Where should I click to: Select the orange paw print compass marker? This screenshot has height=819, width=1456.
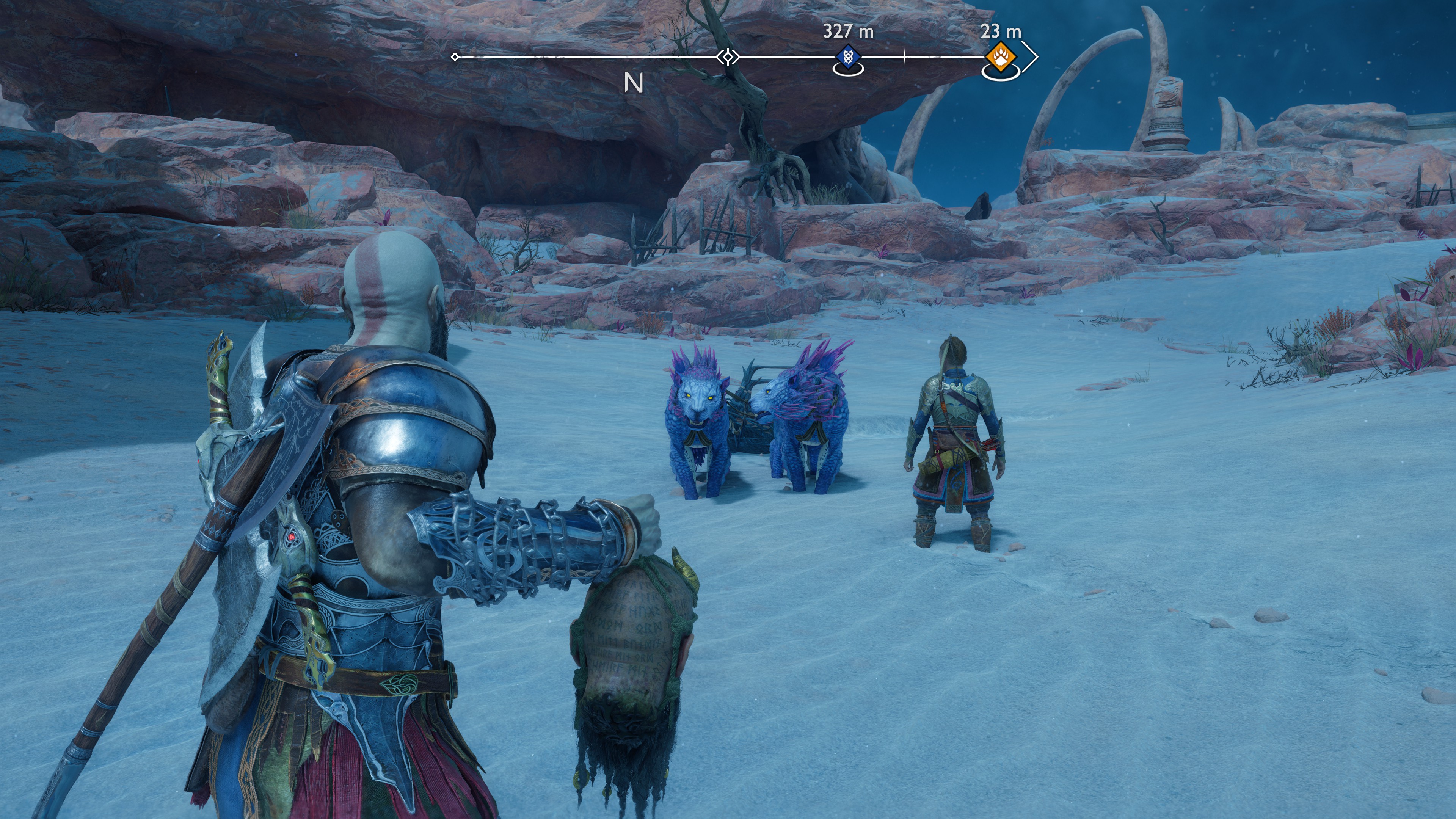coord(1001,57)
